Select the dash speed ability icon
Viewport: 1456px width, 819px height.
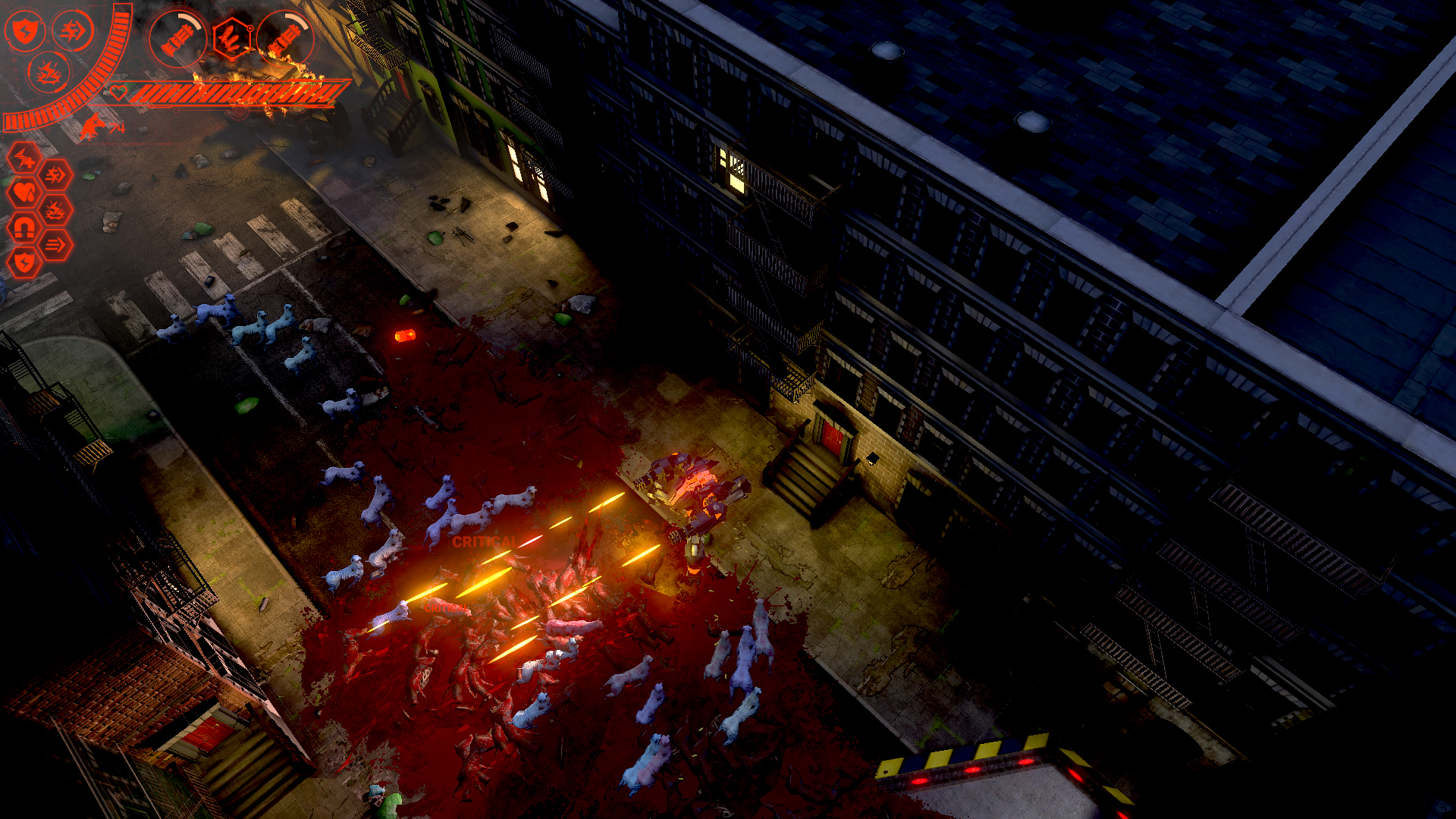[74, 31]
